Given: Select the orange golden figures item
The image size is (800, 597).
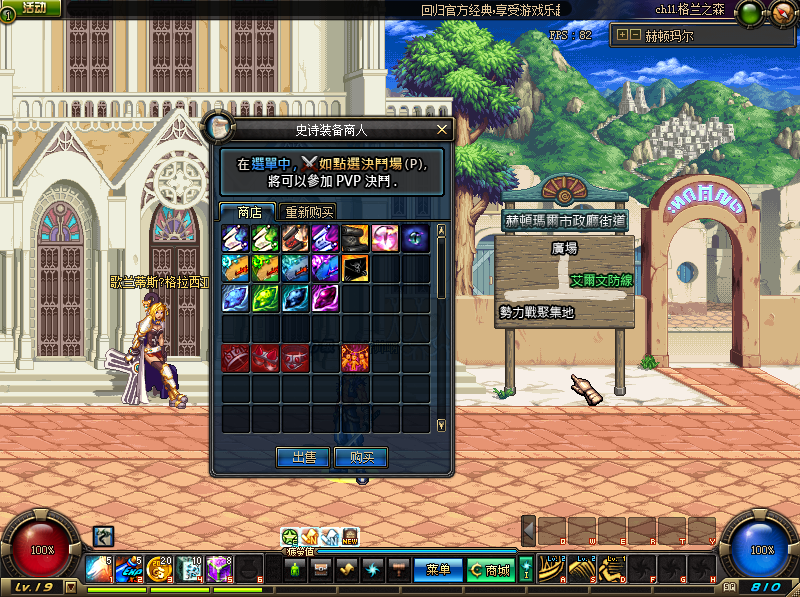Looking at the screenshot, I should [x=355, y=357].
